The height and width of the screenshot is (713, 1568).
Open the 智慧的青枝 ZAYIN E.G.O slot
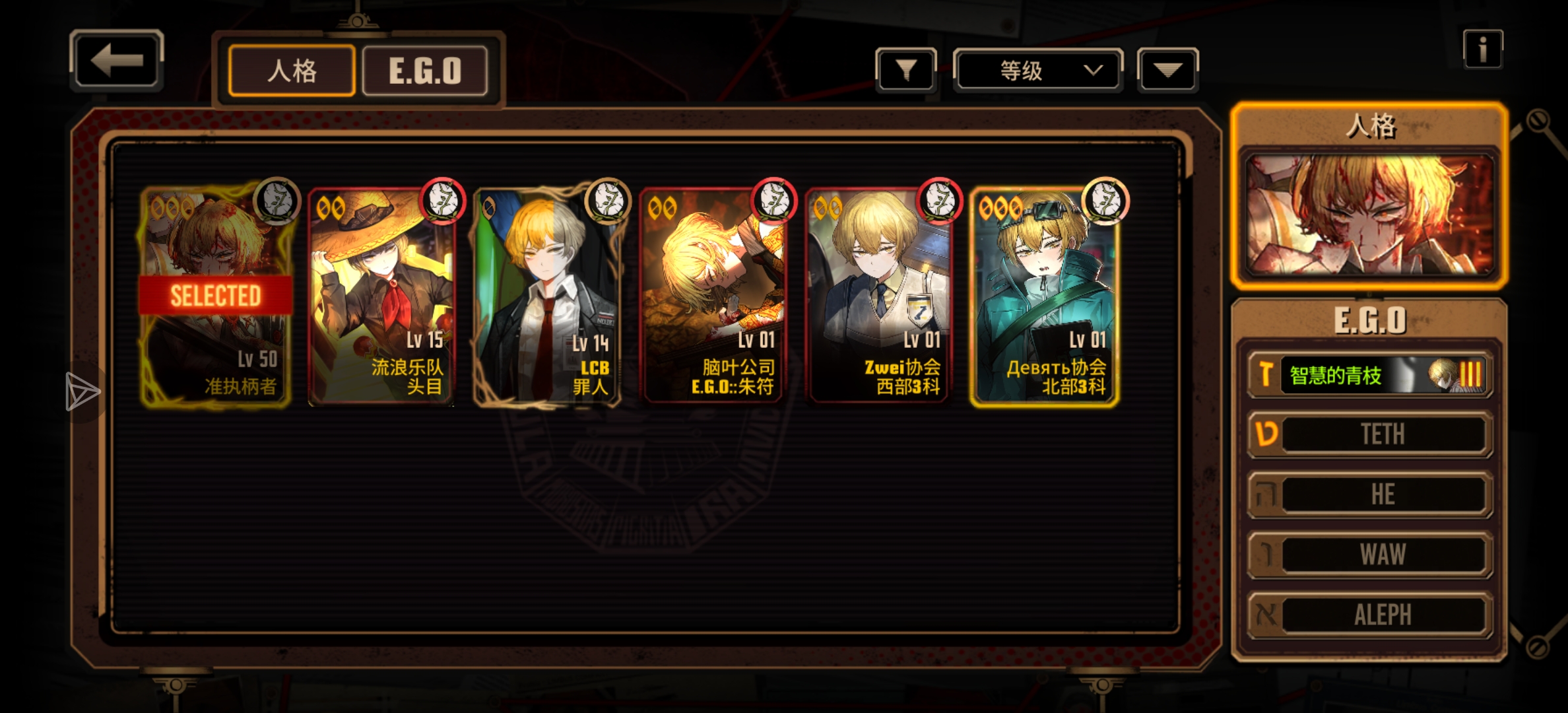tap(1369, 375)
